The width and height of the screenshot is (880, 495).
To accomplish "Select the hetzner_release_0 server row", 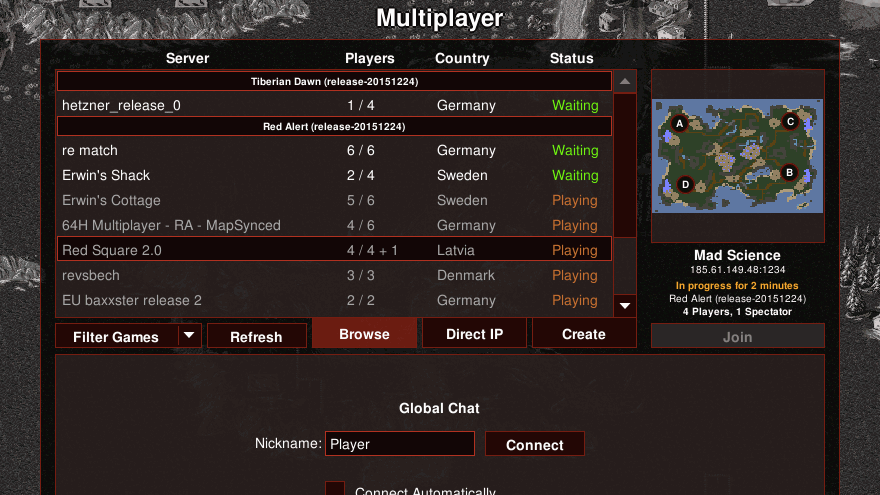I will 333,105.
